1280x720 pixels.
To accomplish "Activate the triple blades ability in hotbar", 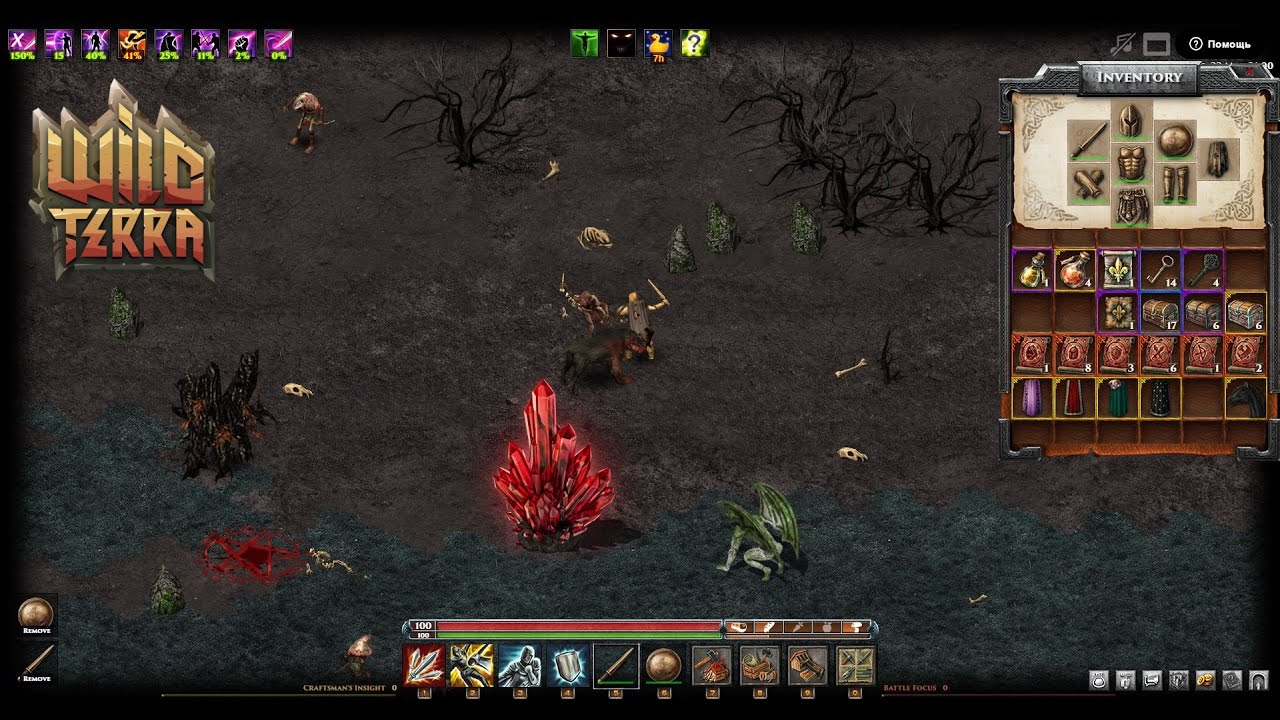I will [x=423, y=665].
